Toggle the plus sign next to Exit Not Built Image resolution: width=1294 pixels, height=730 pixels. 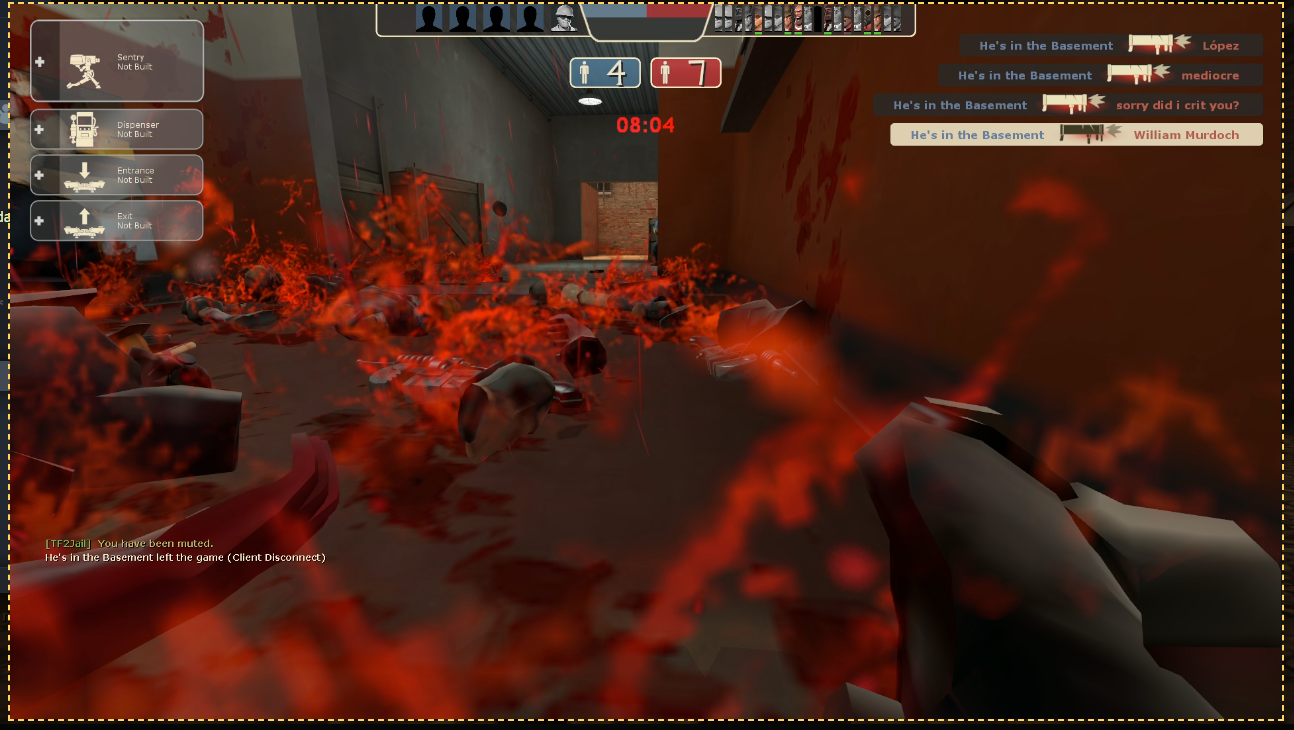(38, 220)
